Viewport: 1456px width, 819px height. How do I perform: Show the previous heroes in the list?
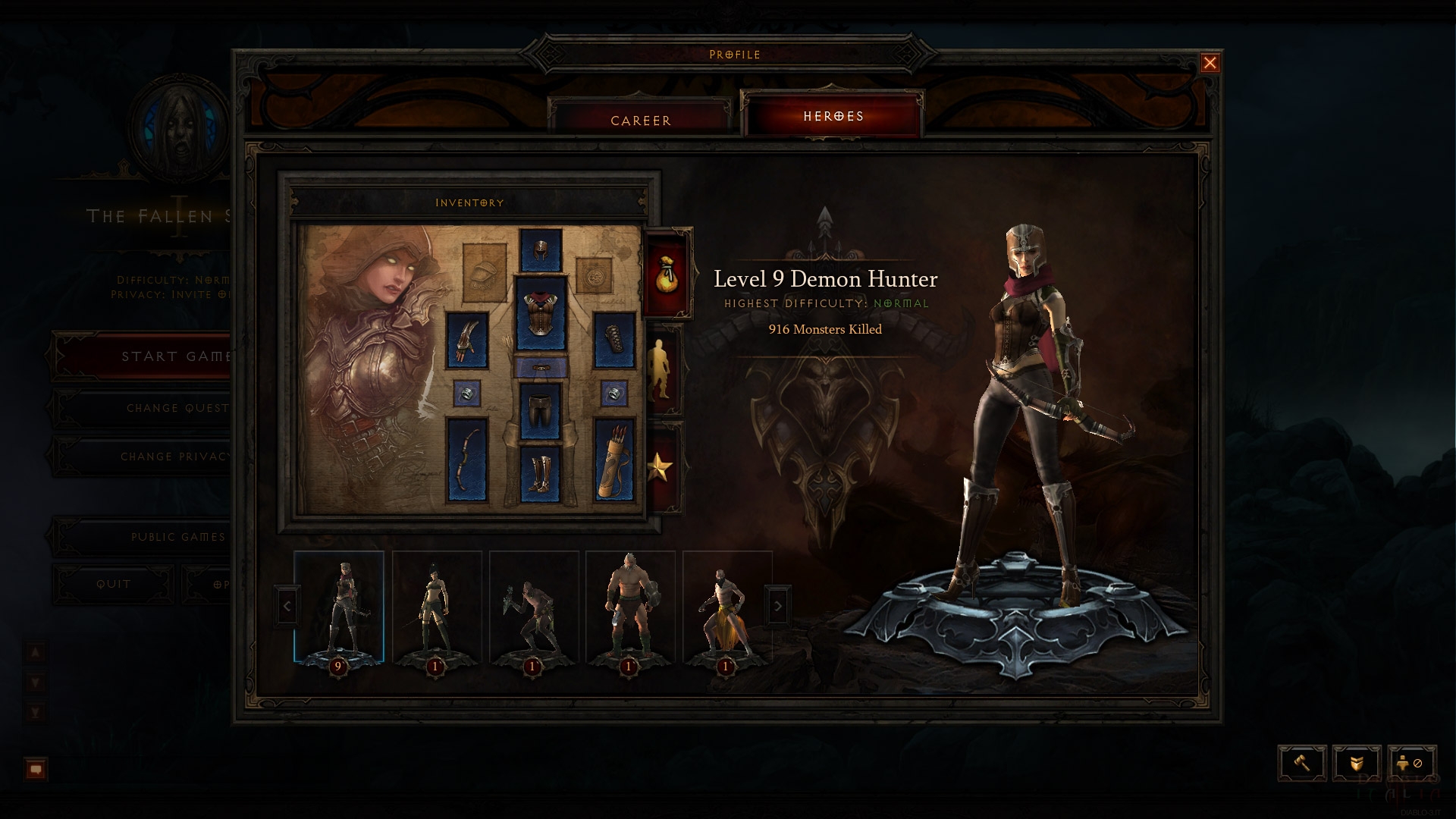tap(287, 606)
